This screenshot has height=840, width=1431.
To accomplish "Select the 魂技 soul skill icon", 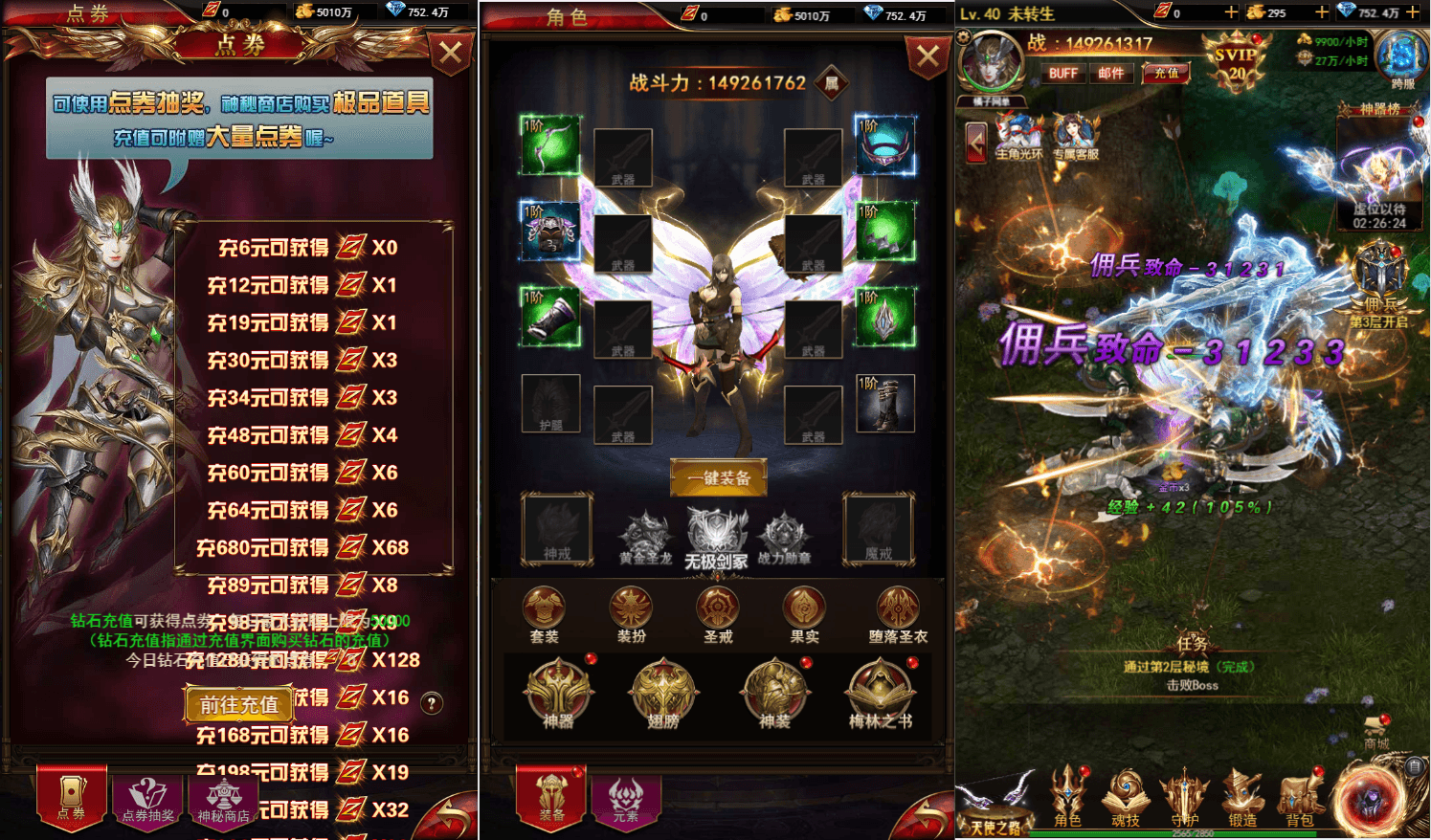I will 1126,797.
